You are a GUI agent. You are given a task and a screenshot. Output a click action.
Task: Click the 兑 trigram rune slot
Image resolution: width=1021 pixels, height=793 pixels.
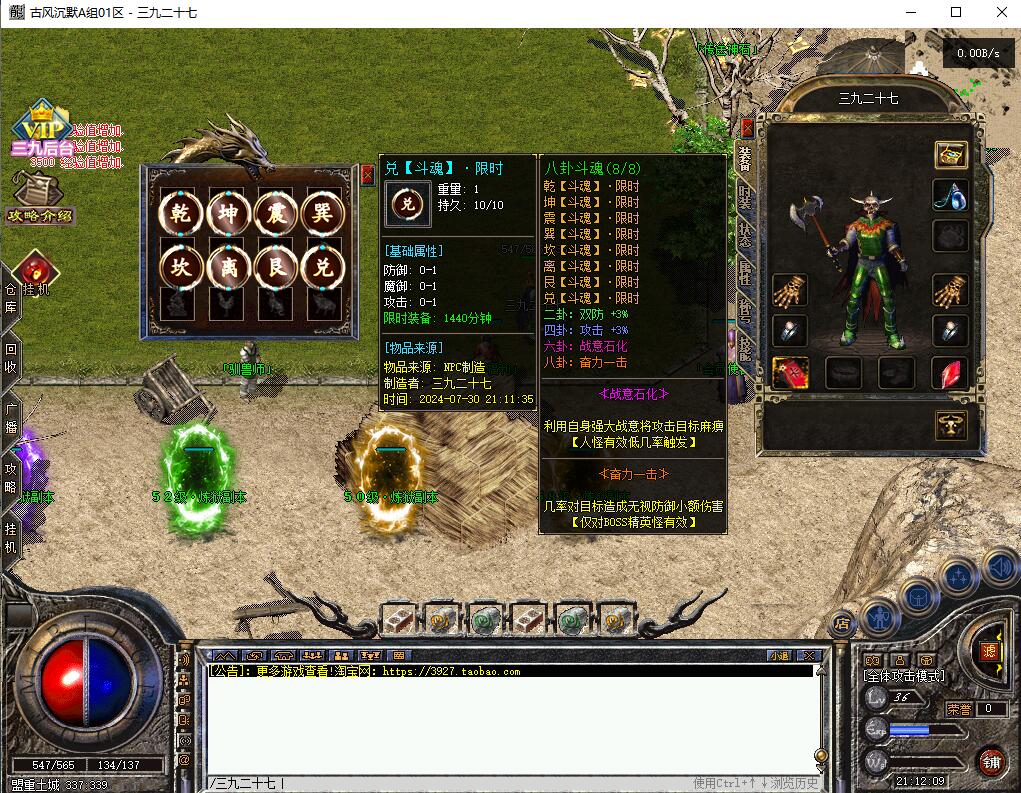322,266
